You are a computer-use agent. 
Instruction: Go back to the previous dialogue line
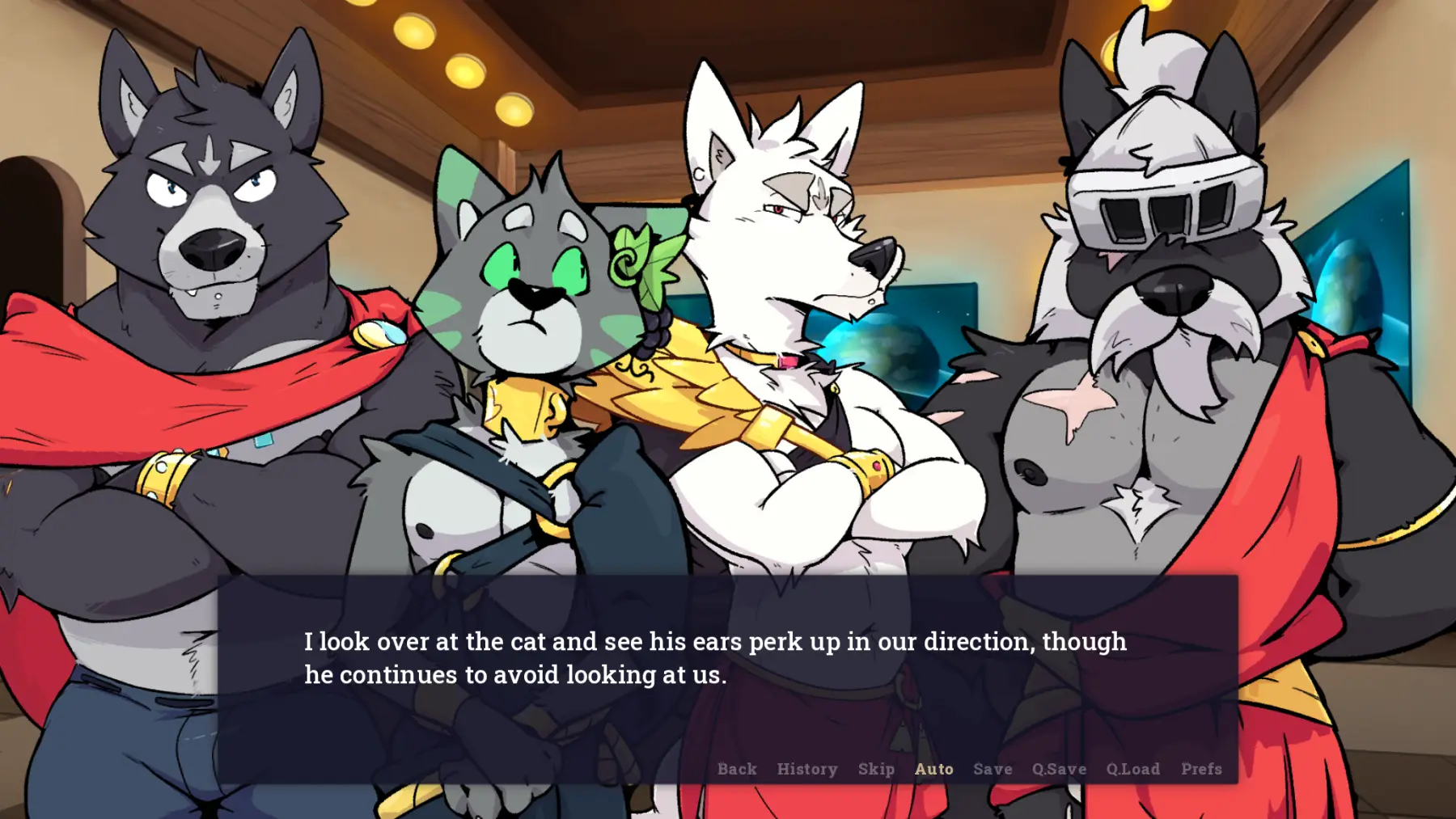click(x=737, y=769)
